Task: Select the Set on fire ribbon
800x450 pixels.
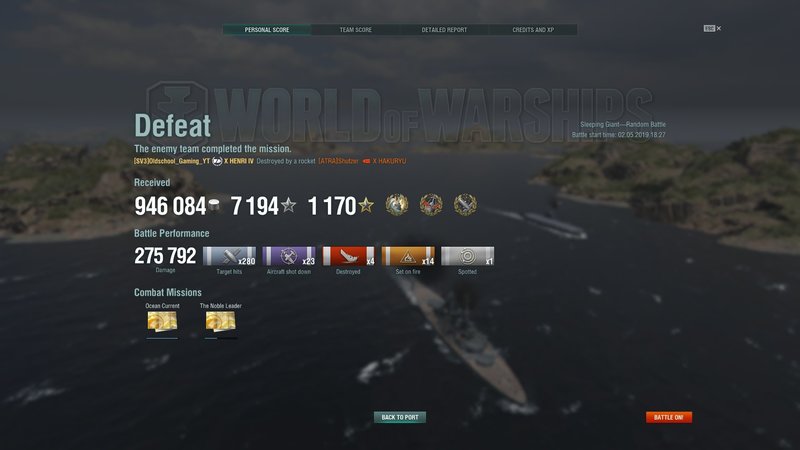Action: click(408, 257)
